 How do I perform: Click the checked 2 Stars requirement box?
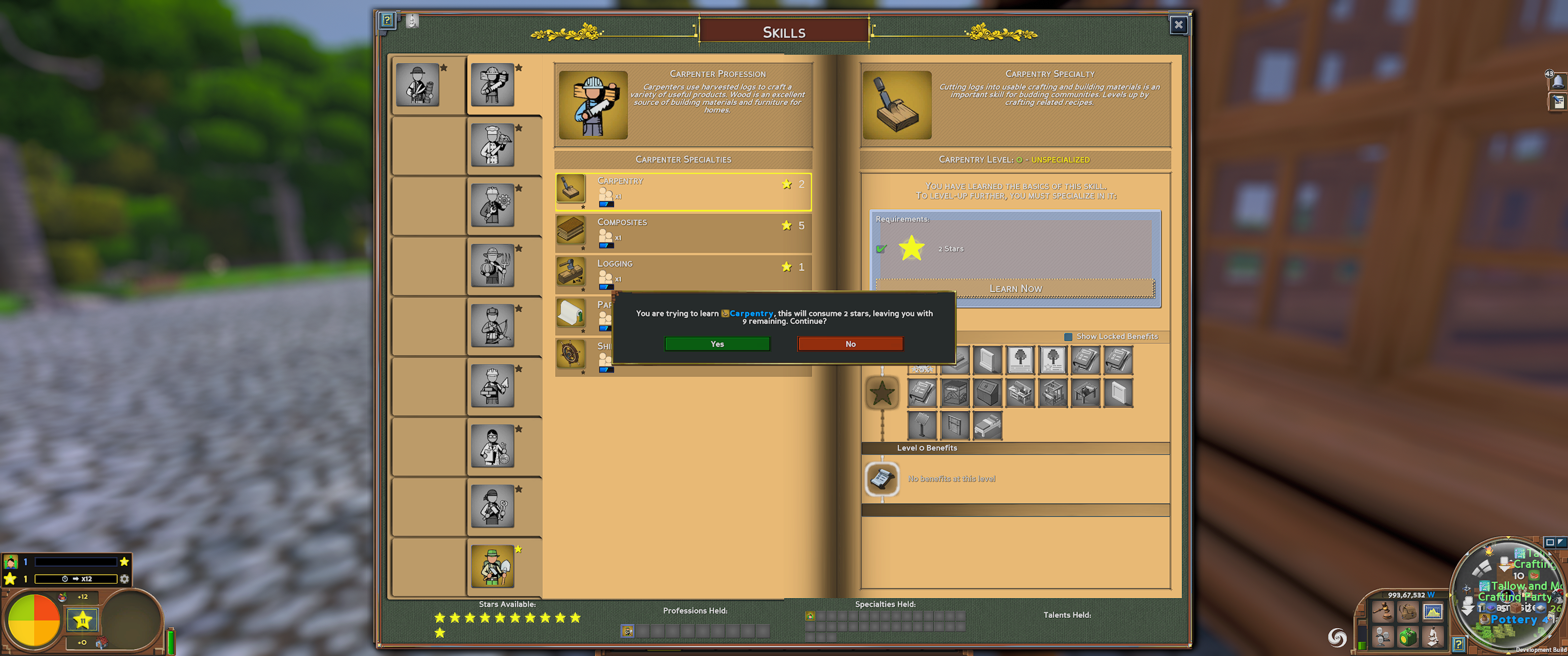click(x=882, y=248)
